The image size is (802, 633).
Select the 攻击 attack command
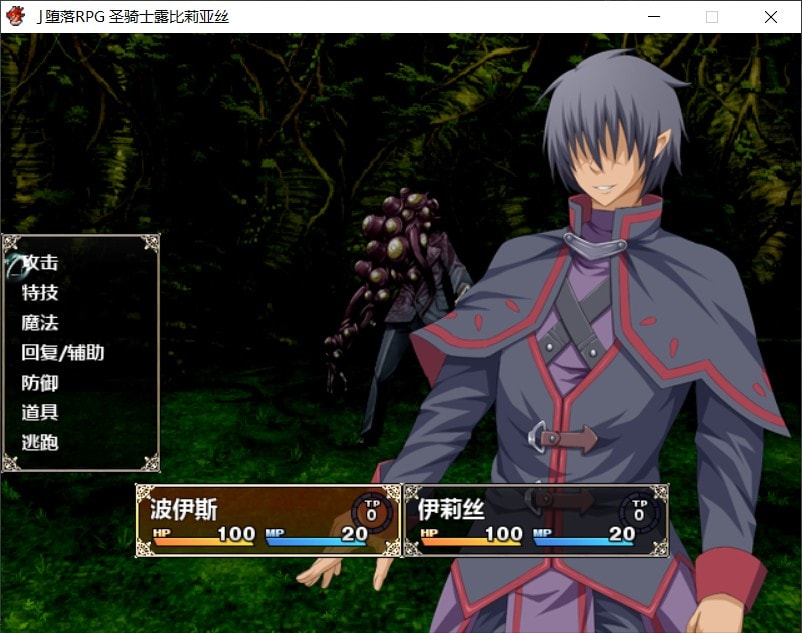pyautogui.click(x=41, y=263)
